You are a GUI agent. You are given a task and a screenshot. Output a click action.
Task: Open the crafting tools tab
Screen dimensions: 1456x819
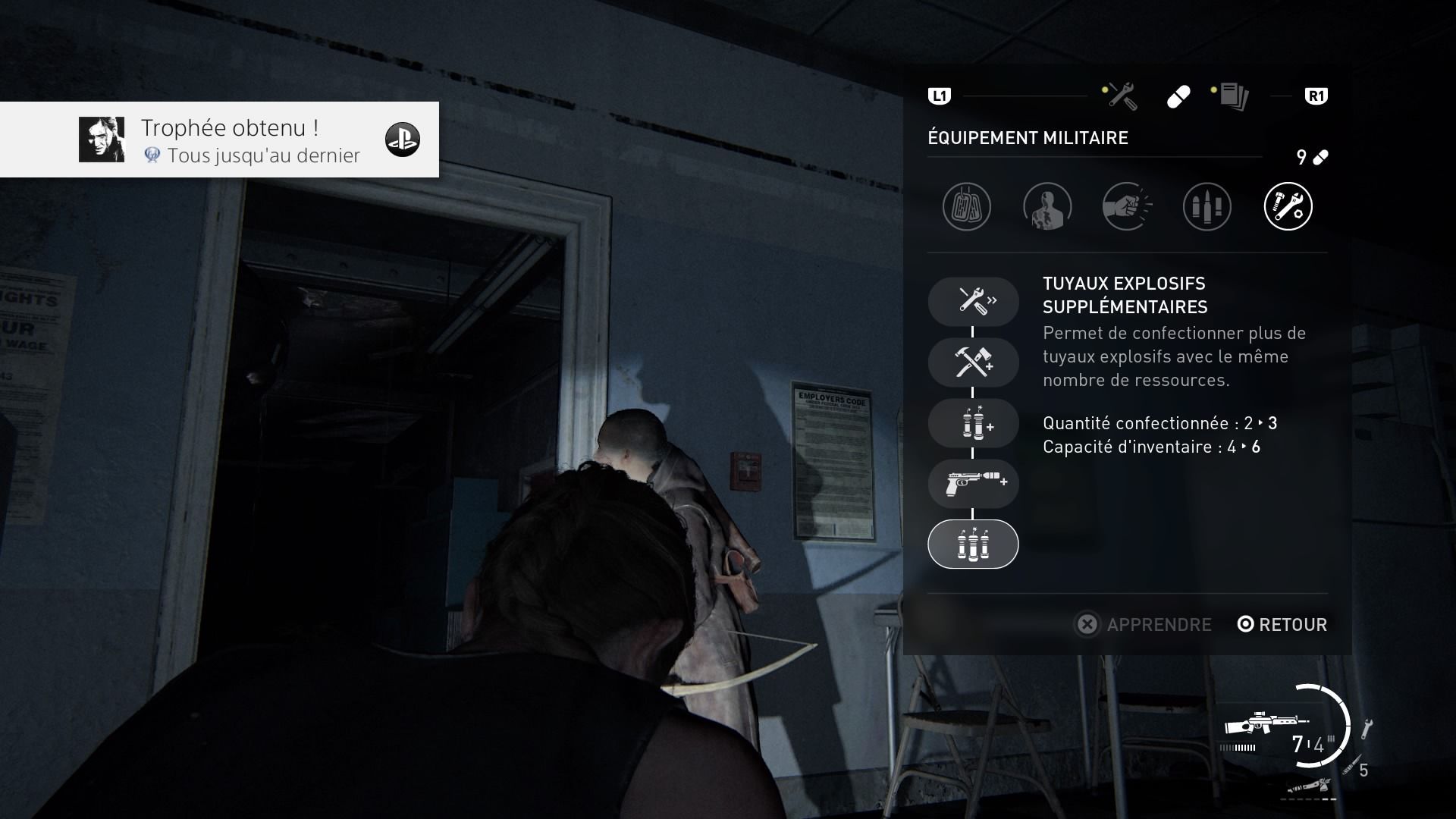click(x=1120, y=96)
